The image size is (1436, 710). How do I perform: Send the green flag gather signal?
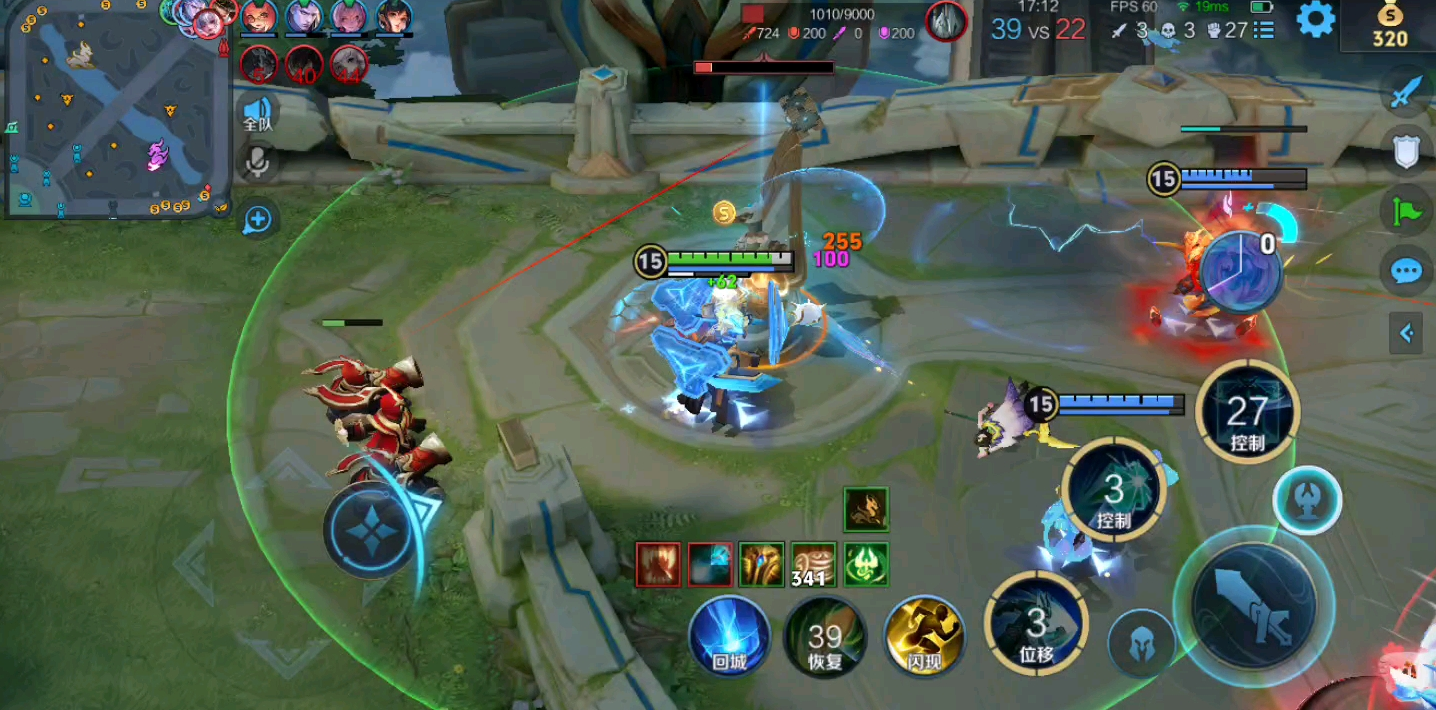1407,211
